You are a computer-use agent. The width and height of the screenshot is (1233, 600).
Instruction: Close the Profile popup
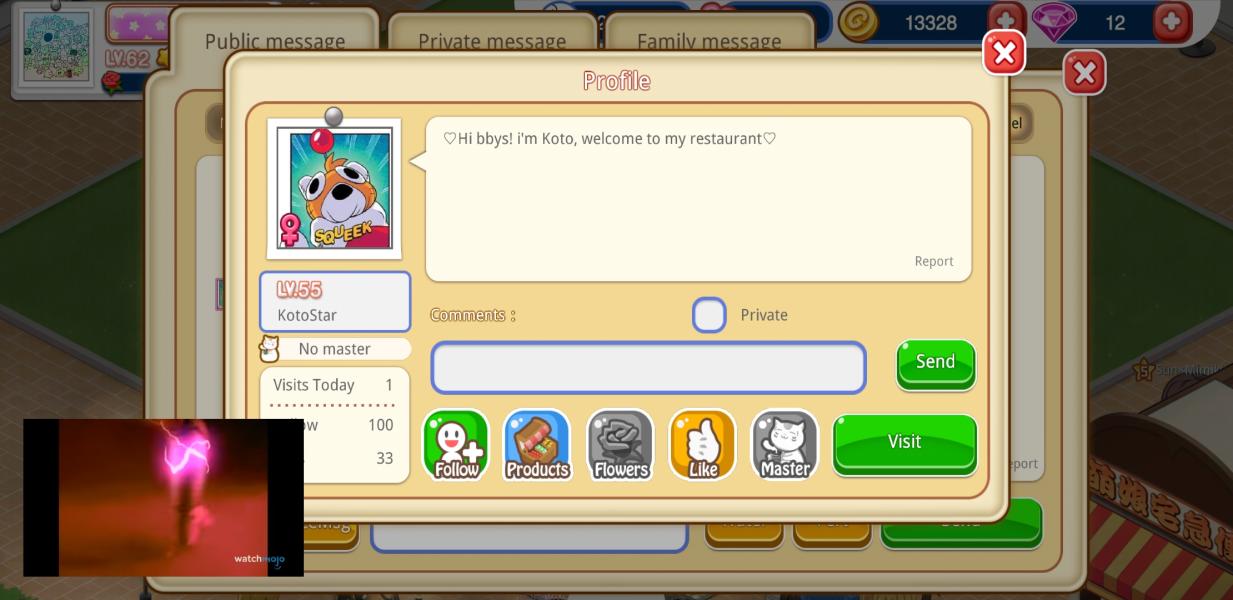click(1003, 53)
